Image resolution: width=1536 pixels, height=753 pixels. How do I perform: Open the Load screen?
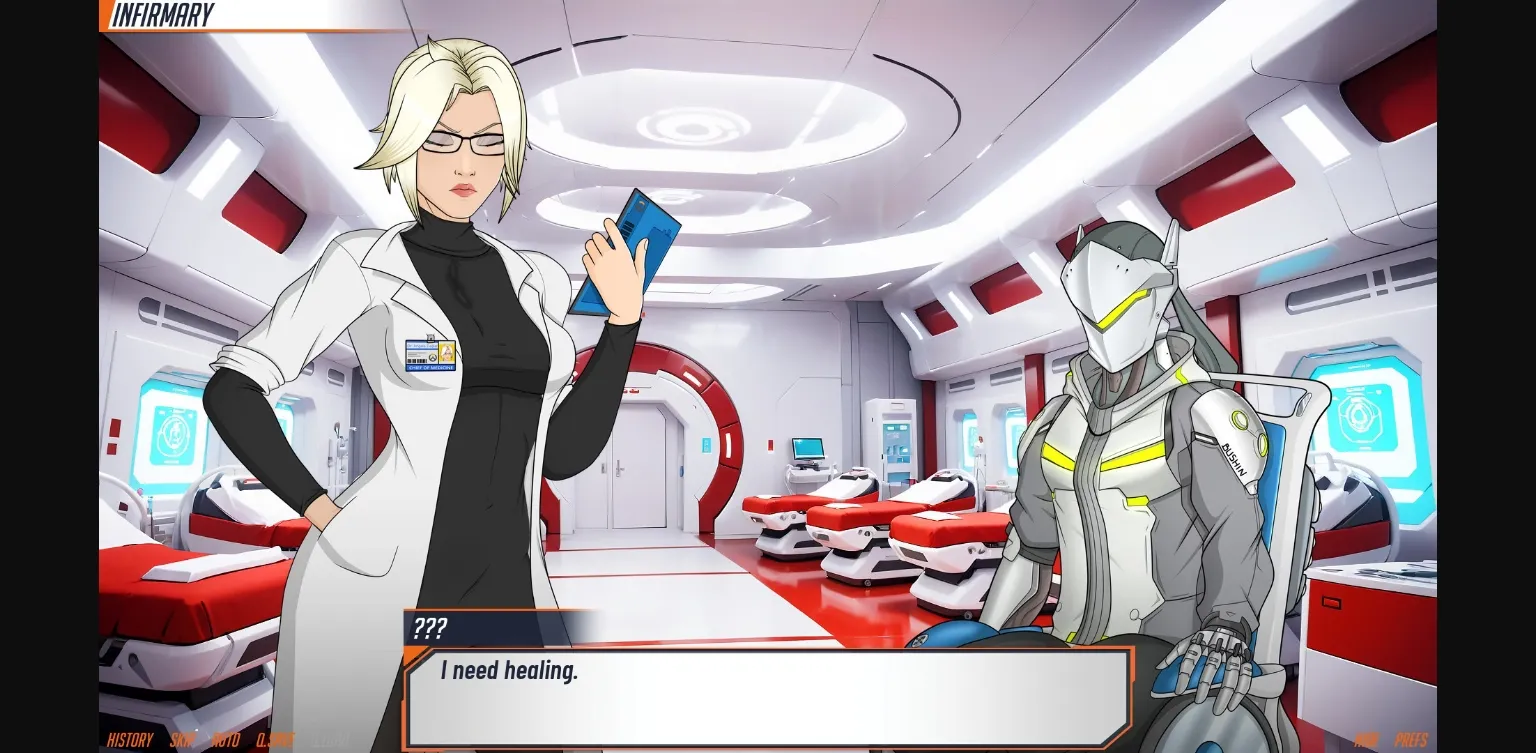(330, 740)
